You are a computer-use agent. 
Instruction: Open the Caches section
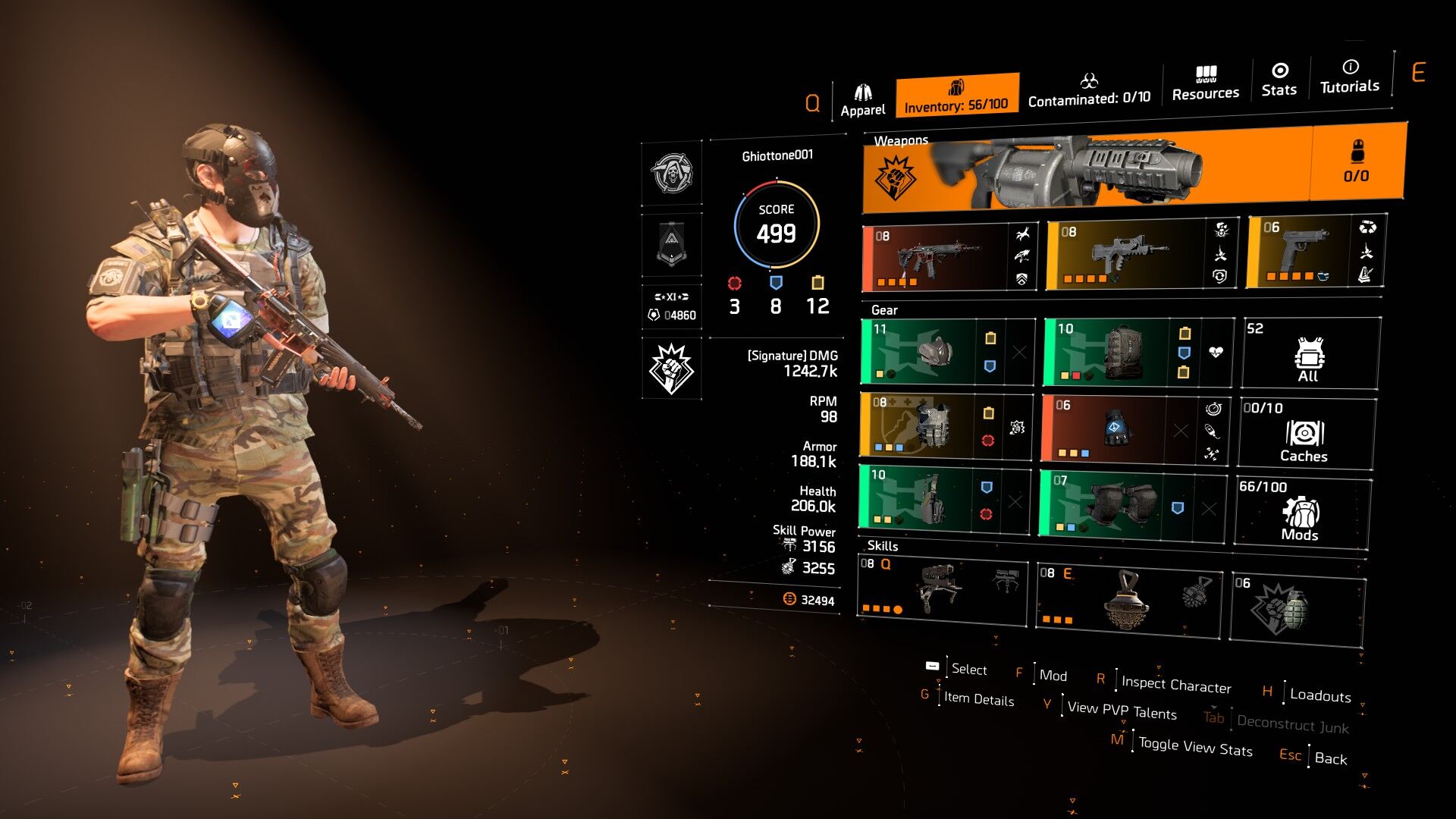tap(1305, 435)
